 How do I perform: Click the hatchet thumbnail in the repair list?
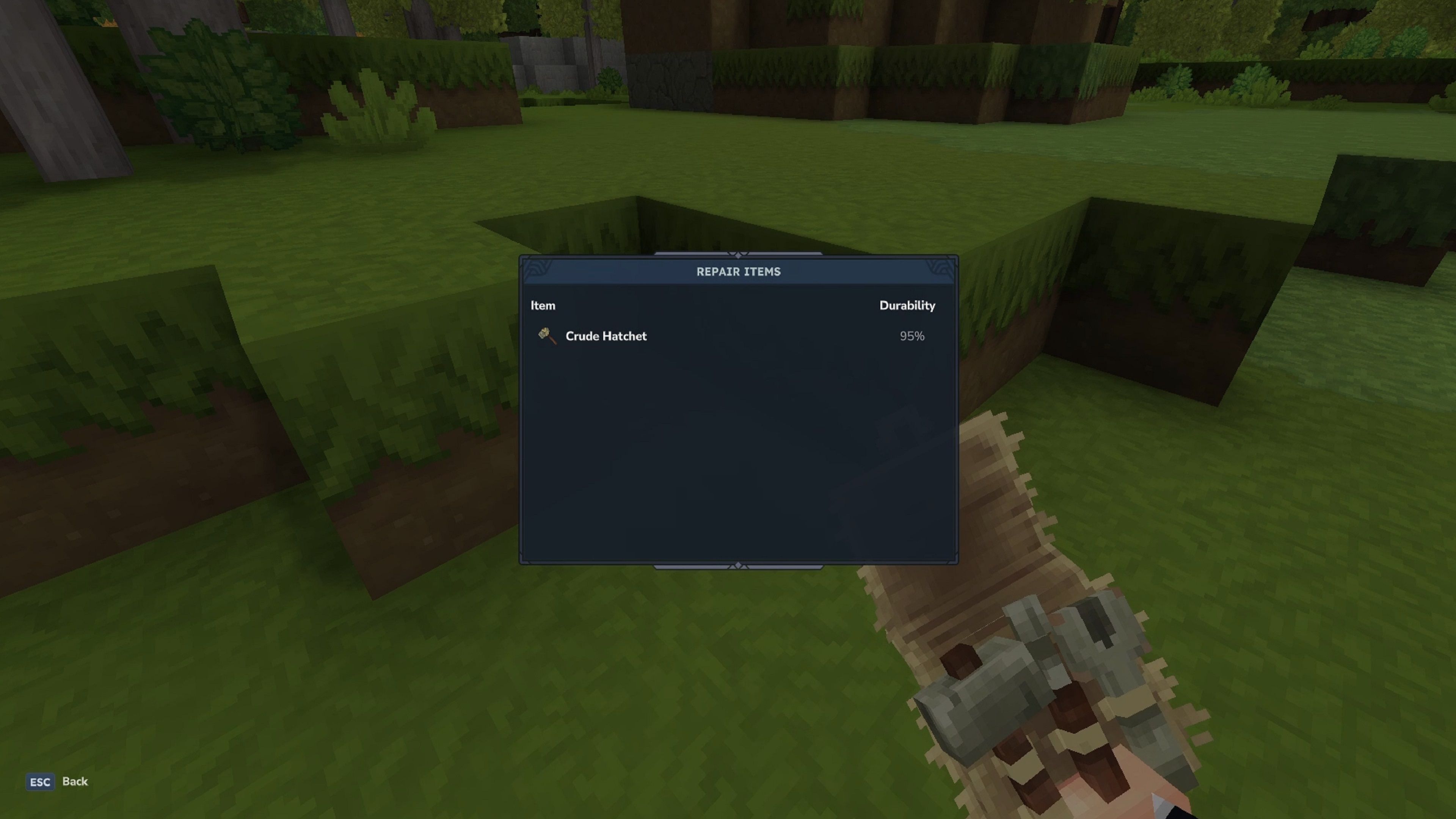(x=547, y=336)
